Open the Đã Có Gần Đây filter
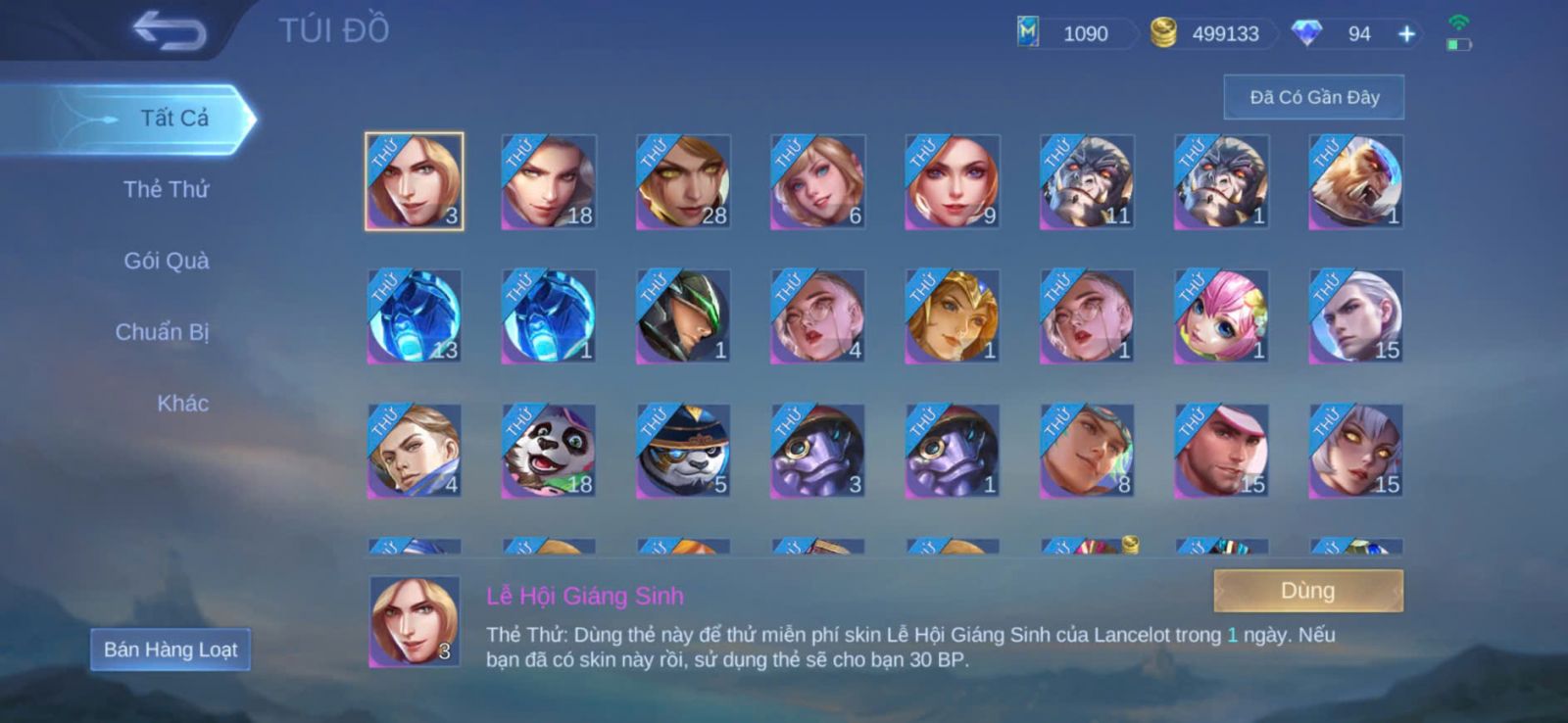 (1313, 97)
